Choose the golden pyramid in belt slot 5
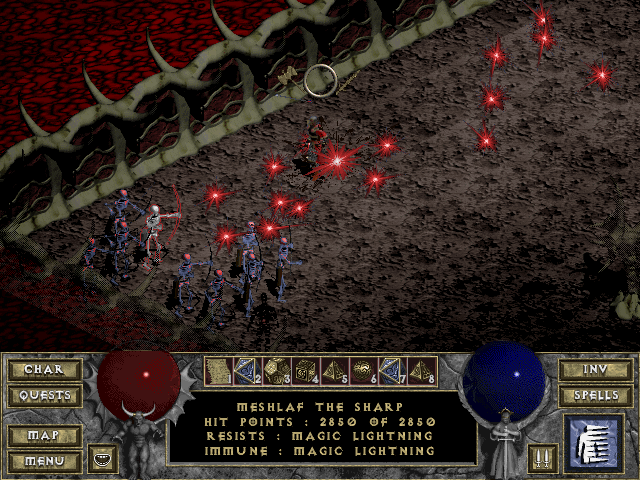Screen dimensions: 640x480 (x=333, y=372)
